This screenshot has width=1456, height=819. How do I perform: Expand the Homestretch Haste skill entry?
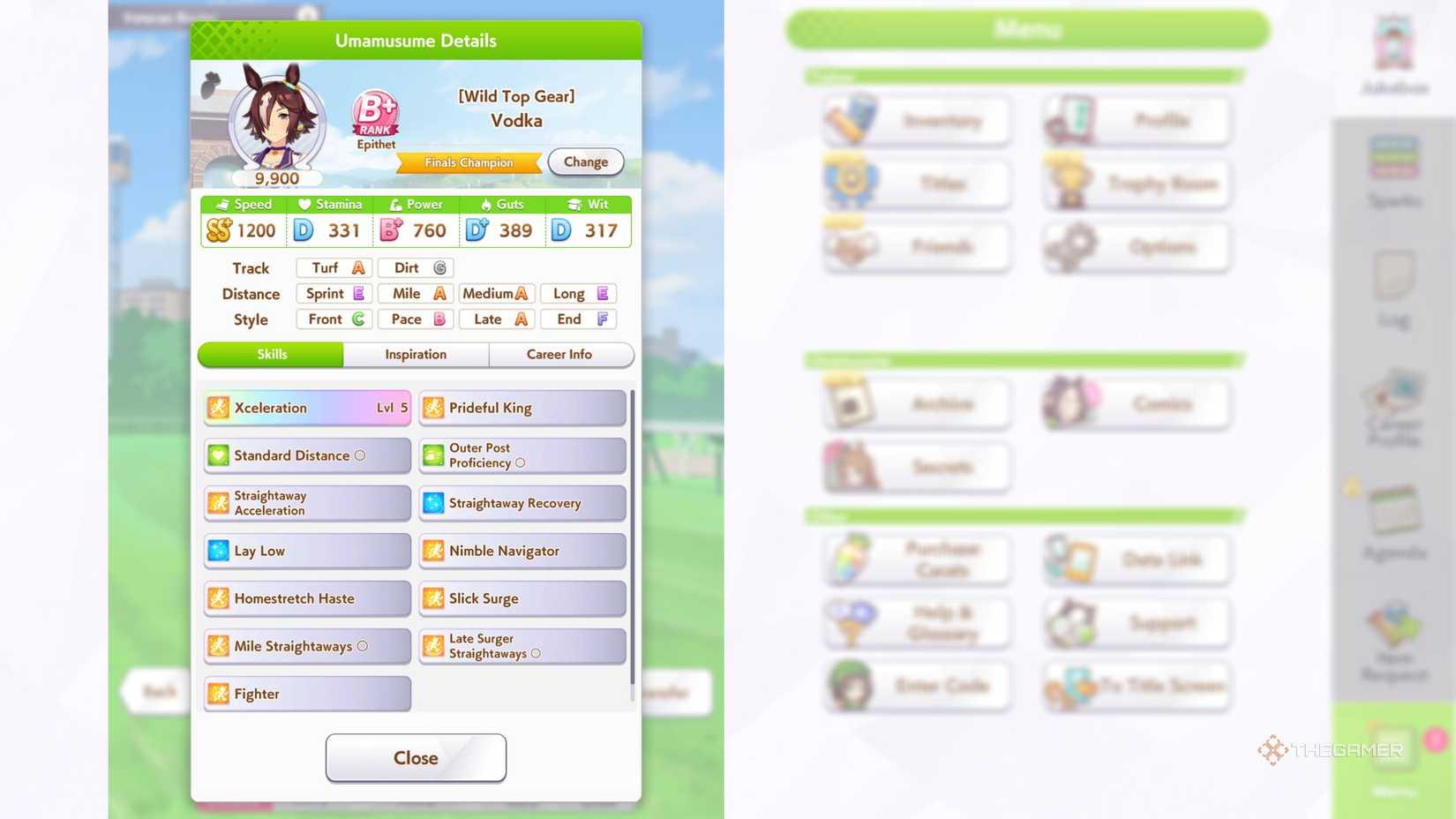(x=306, y=597)
